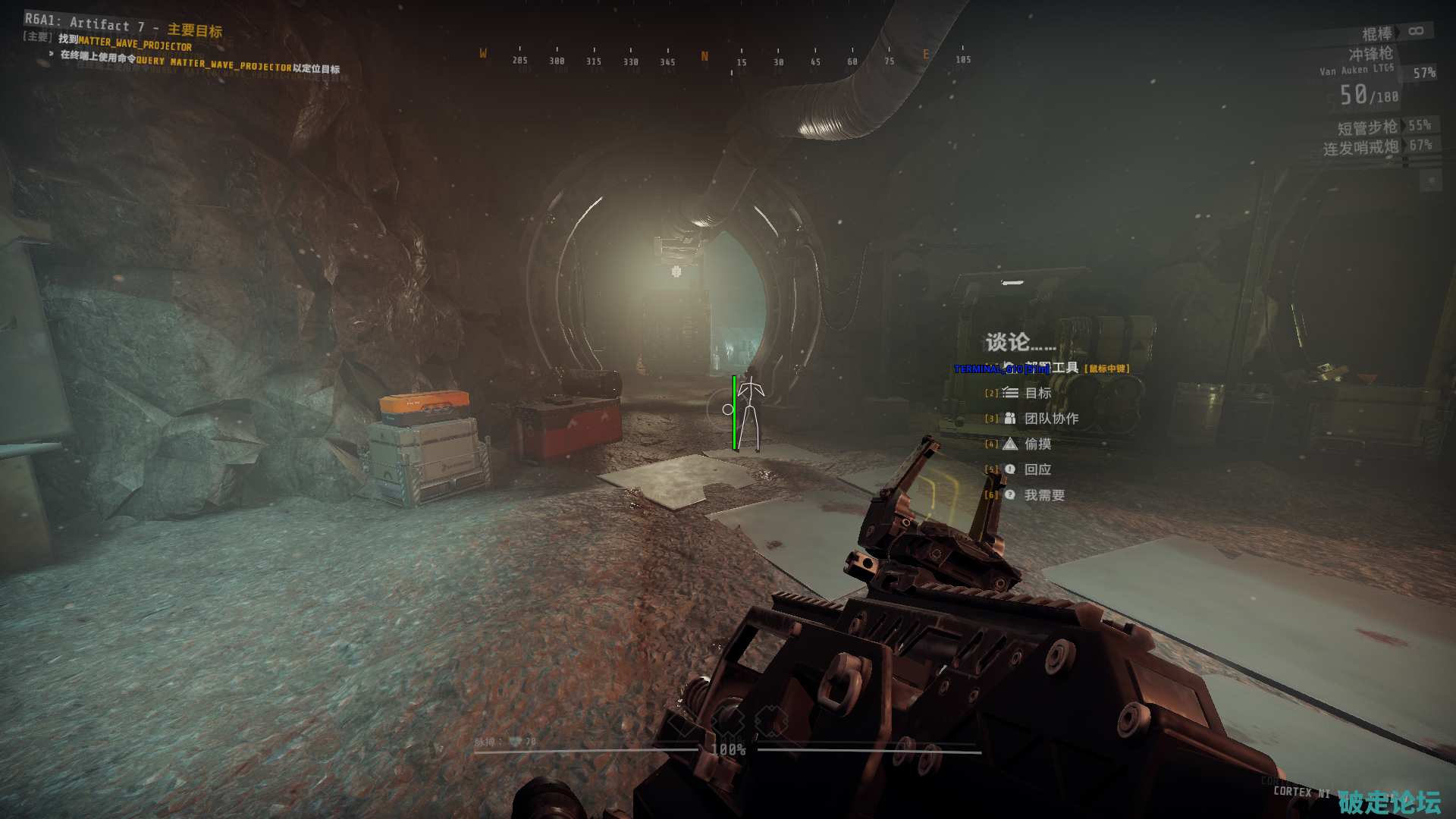The height and width of the screenshot is (819, 1456).
Task: Switch to the 短管步枪 weapon slot
Action: (x=1367, y=127)
